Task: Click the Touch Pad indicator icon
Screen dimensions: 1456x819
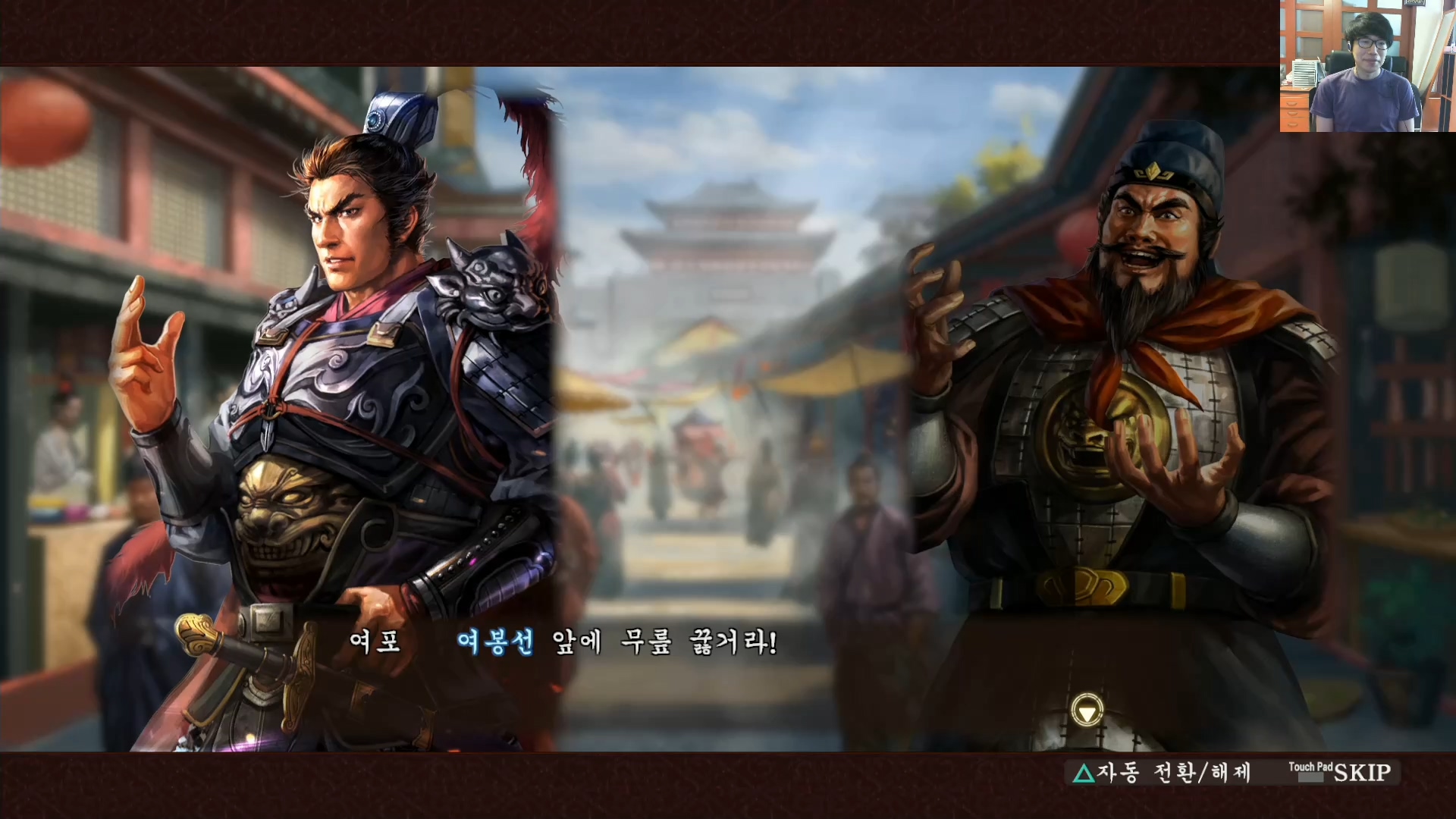Action: click(1311, 766)
